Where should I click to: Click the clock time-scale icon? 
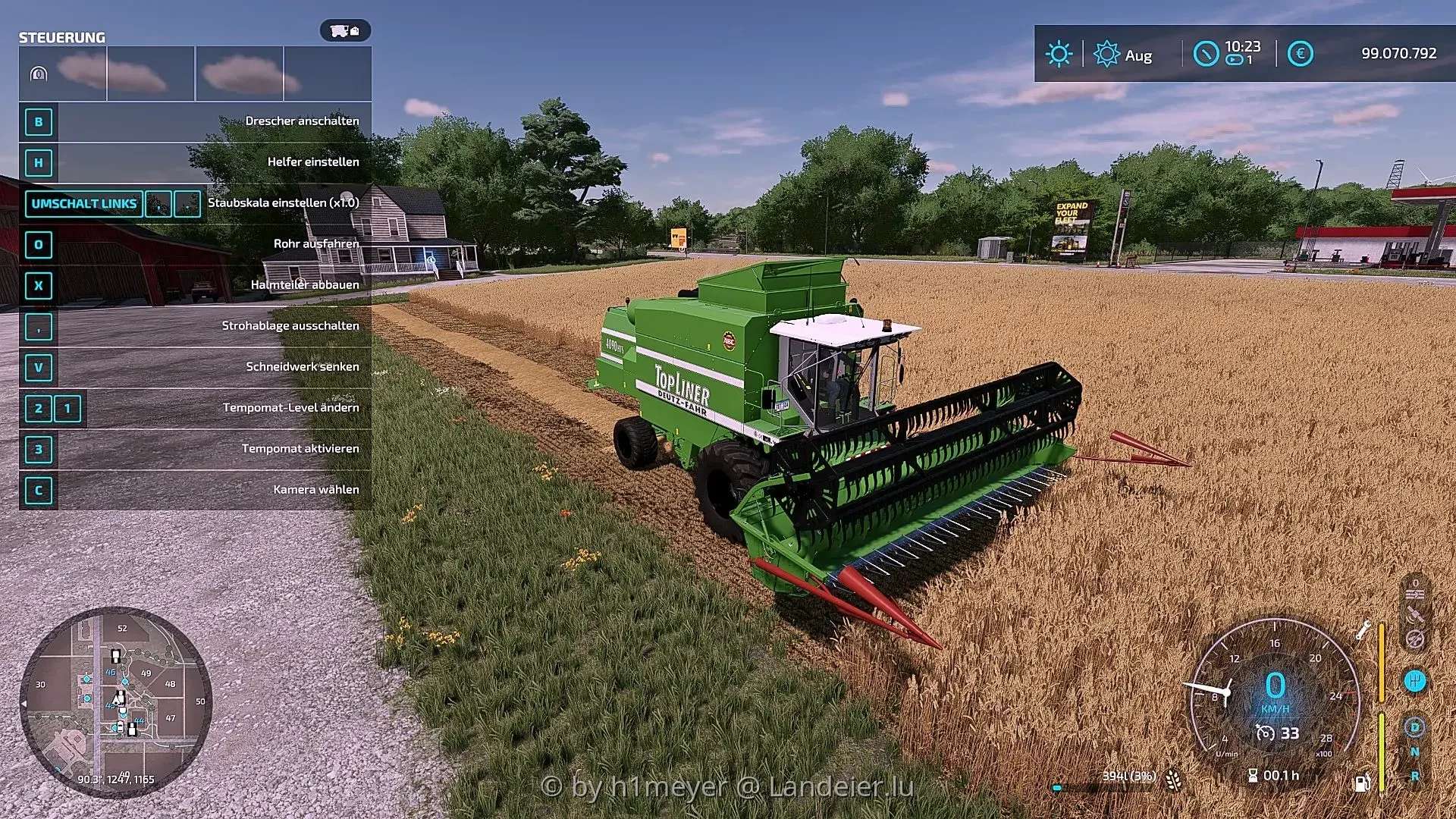1205,54
